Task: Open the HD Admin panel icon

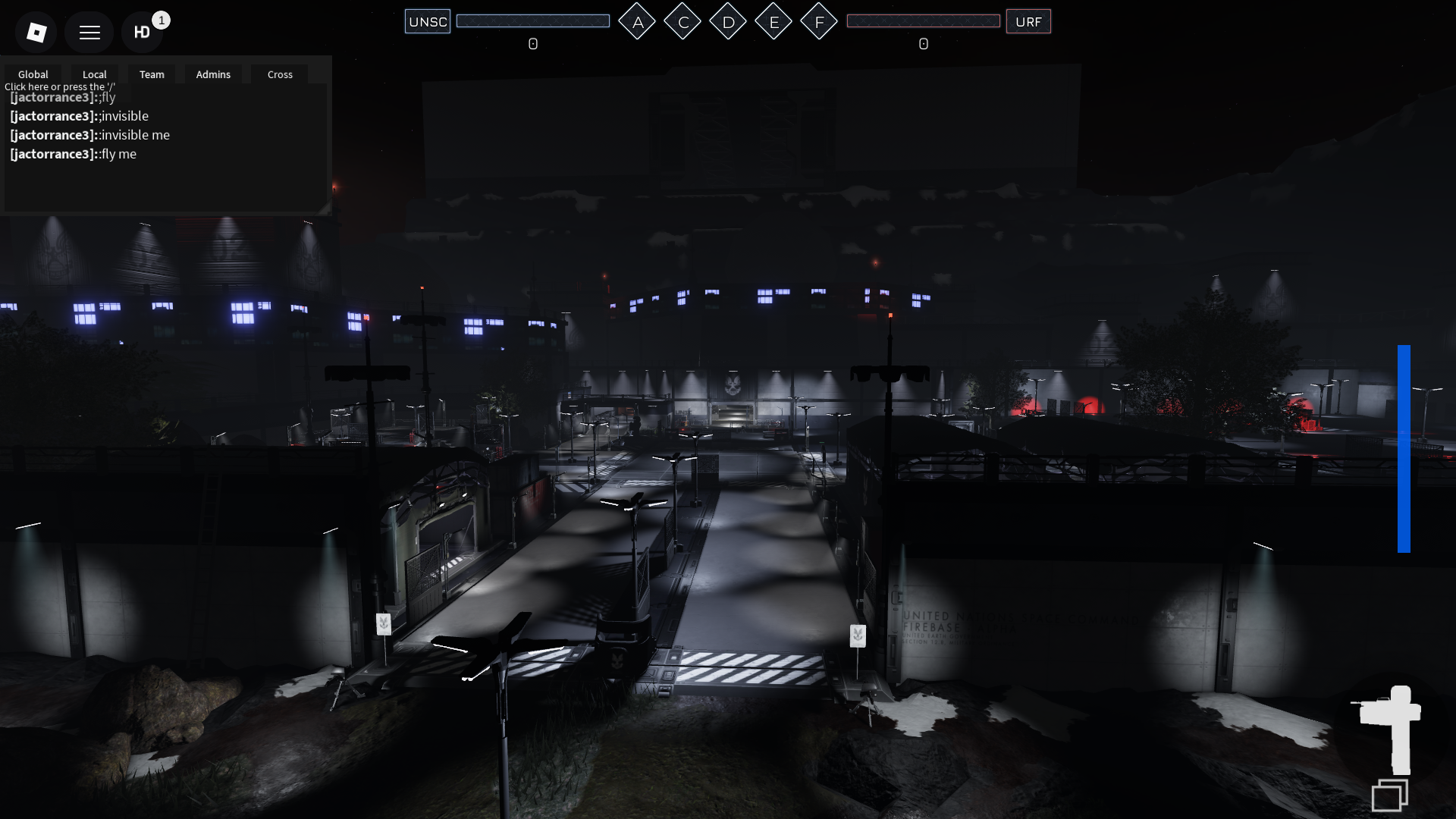Action: pyautogui.click(x=142, y=32)
